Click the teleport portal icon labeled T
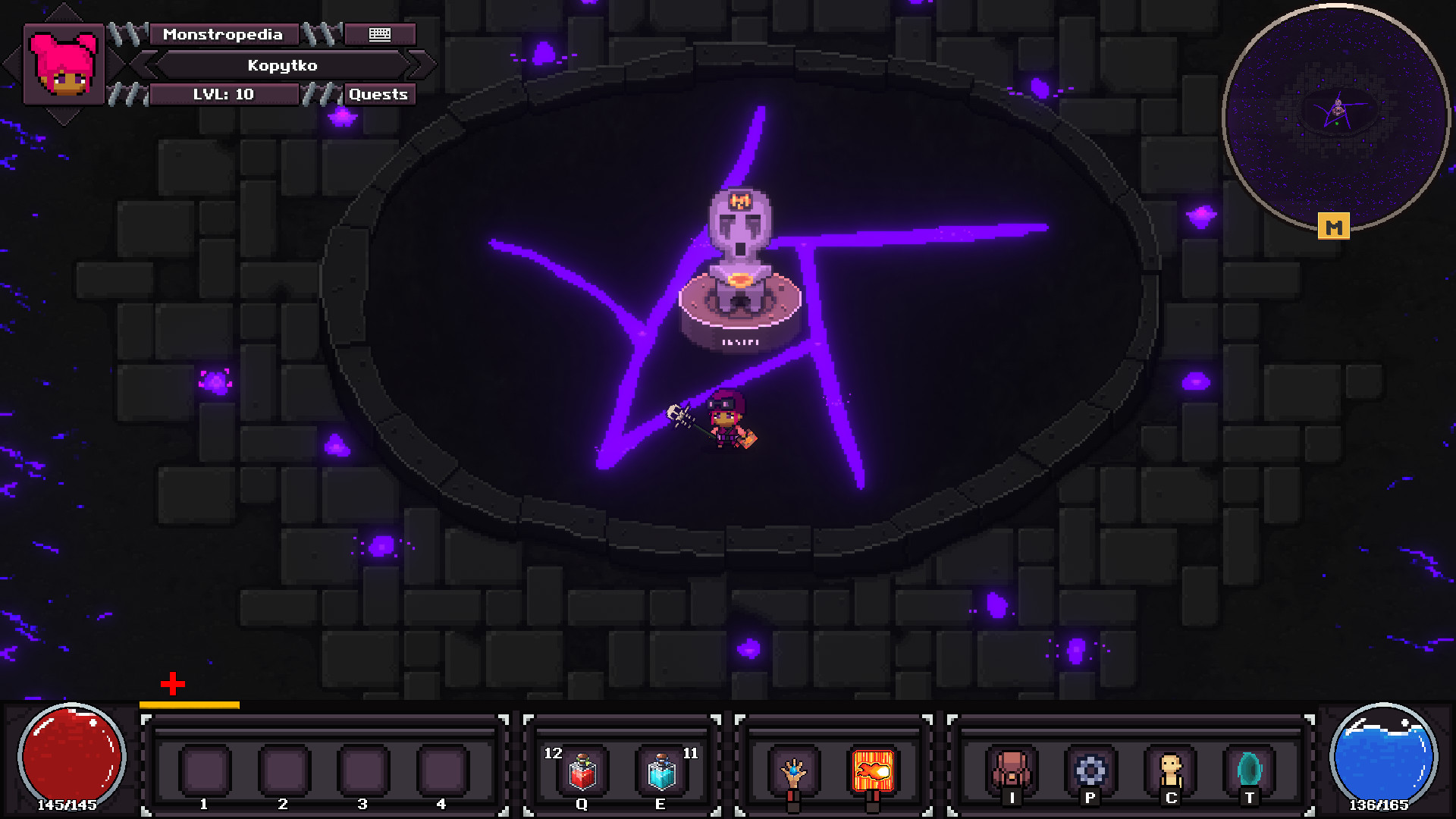This screenshot has height=819, width=1456. click(x=1248, y=770)
